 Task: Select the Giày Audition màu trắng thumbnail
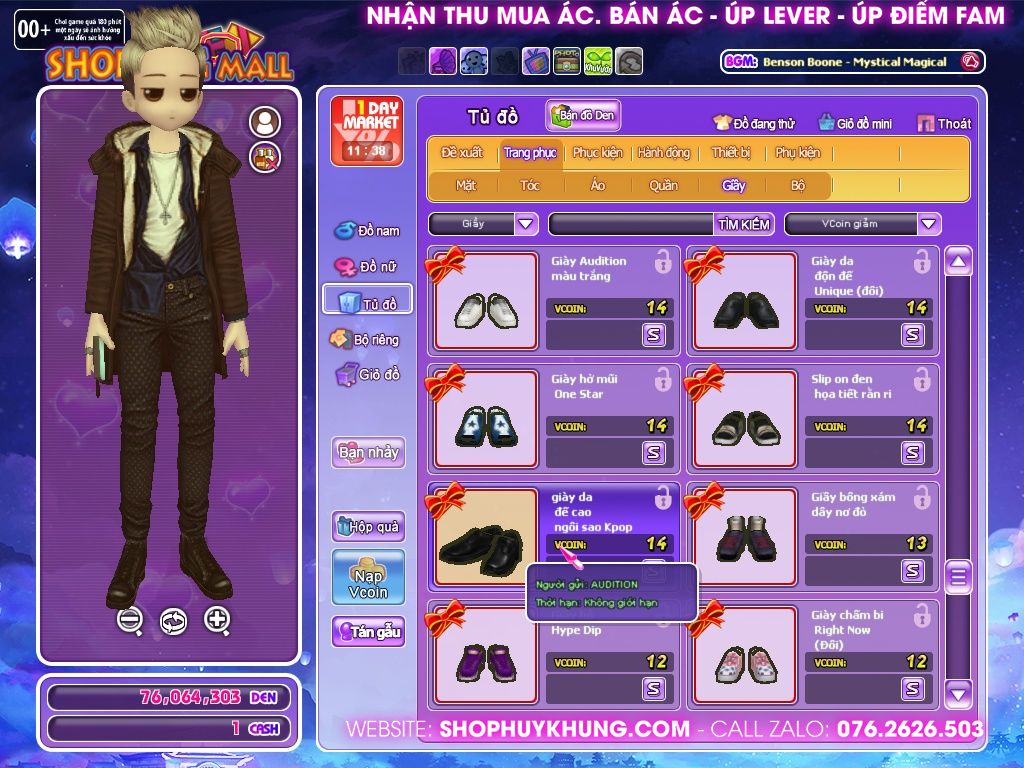click(x=485, y=301)
